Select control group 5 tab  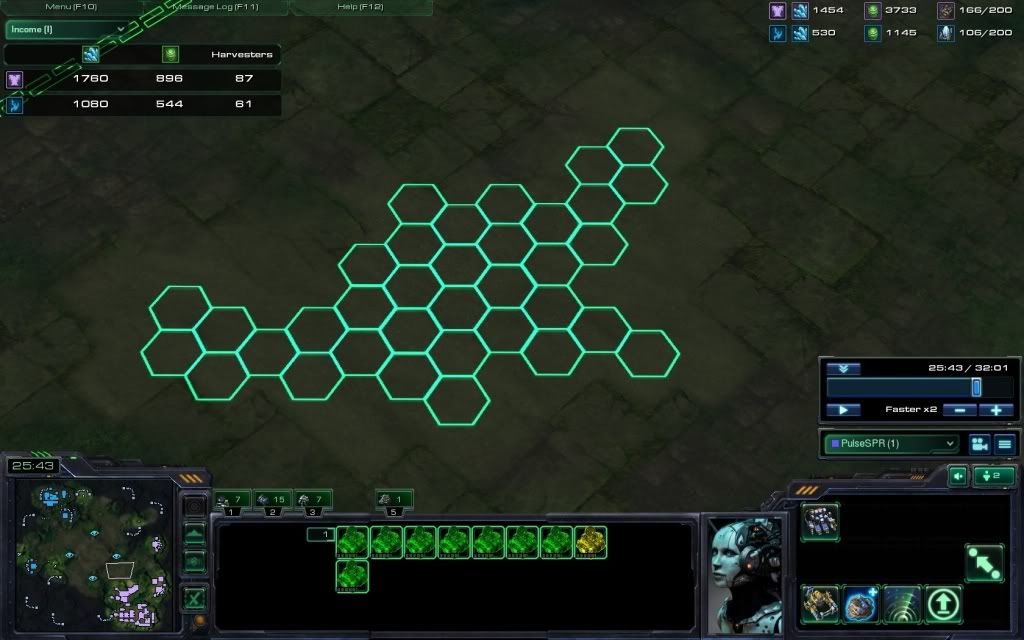(394, 499)
